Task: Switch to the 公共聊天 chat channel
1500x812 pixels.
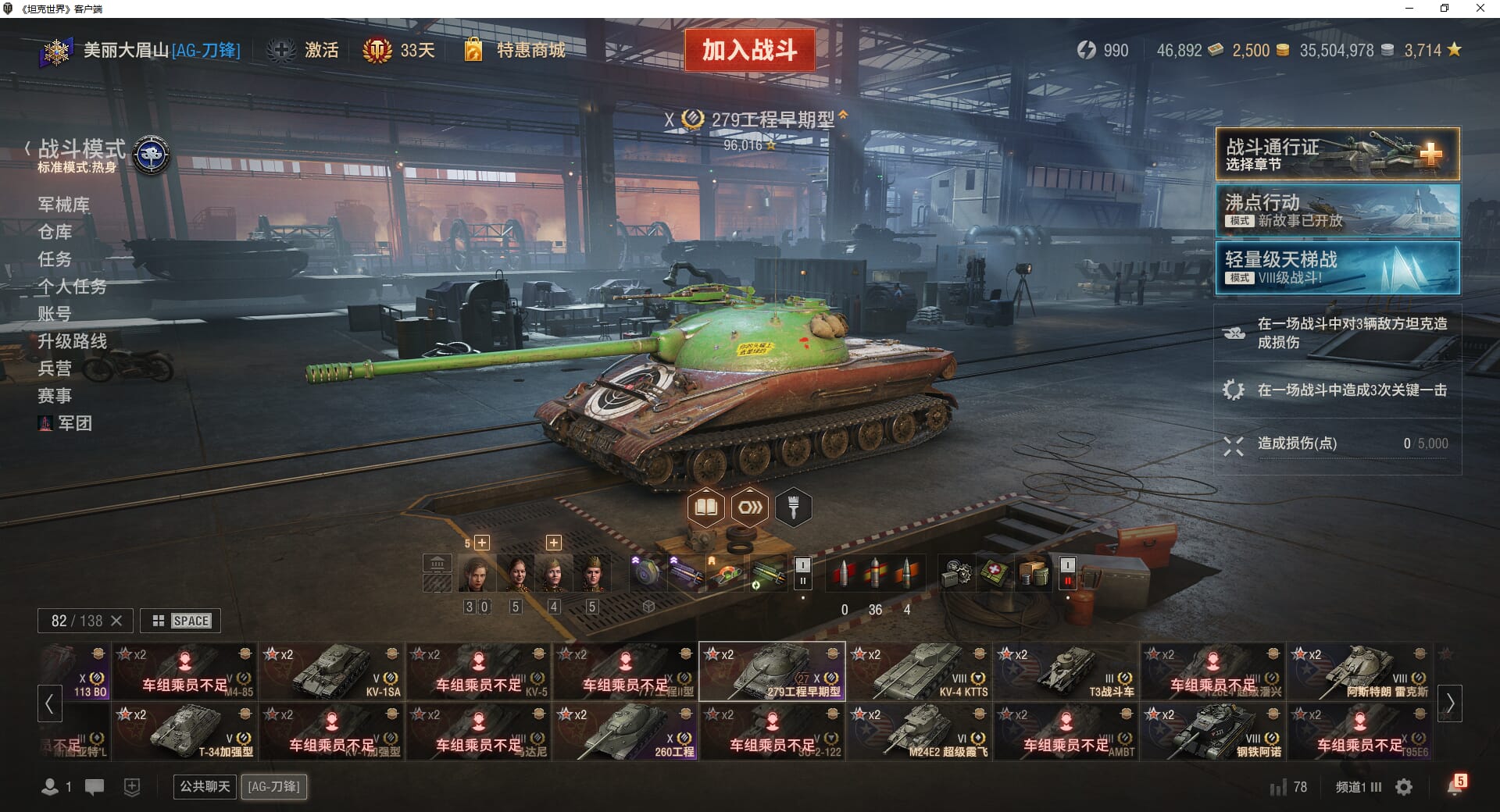Action: tap(205, 786)
